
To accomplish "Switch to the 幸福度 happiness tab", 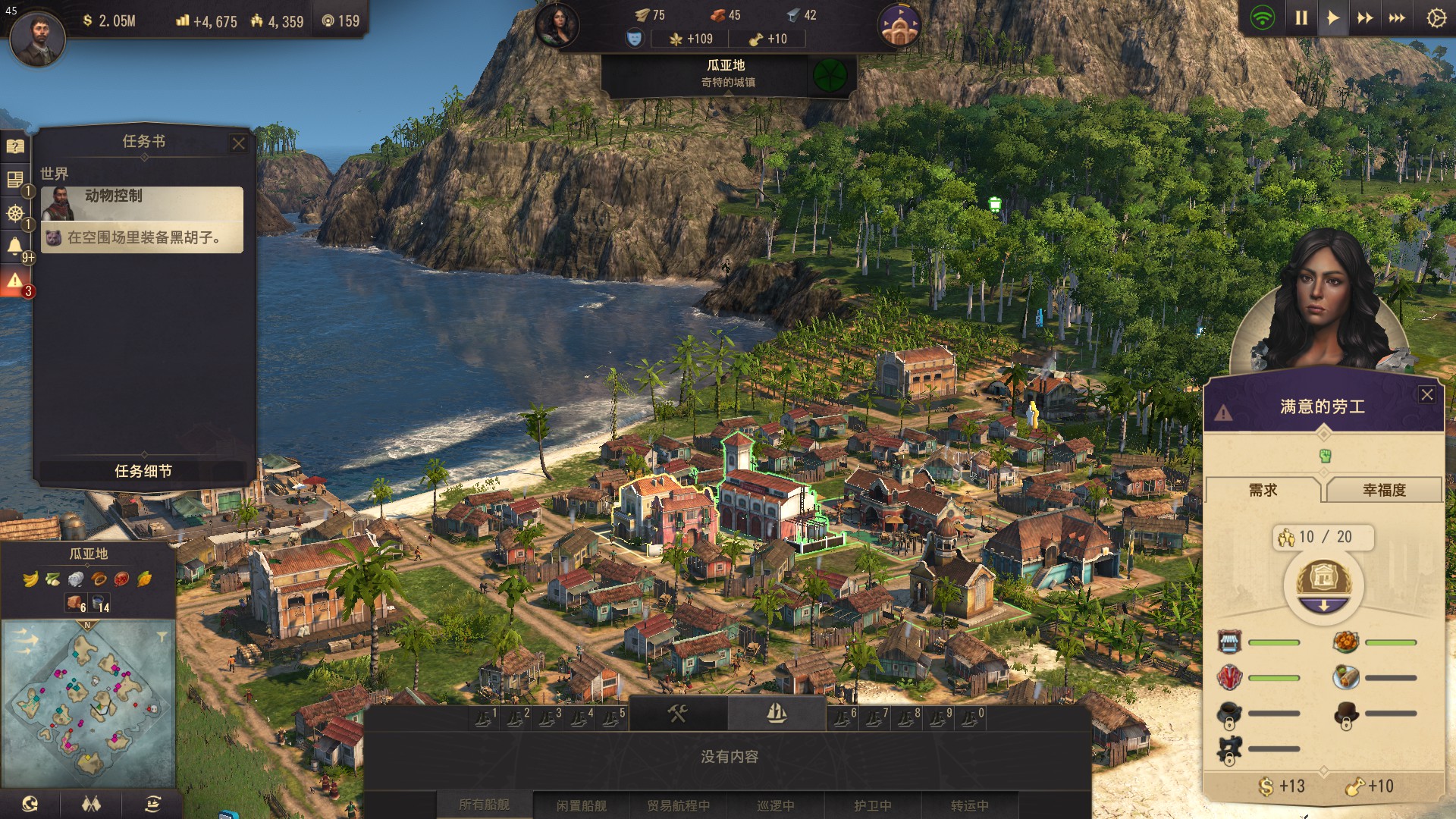I will click(1384, 490).
